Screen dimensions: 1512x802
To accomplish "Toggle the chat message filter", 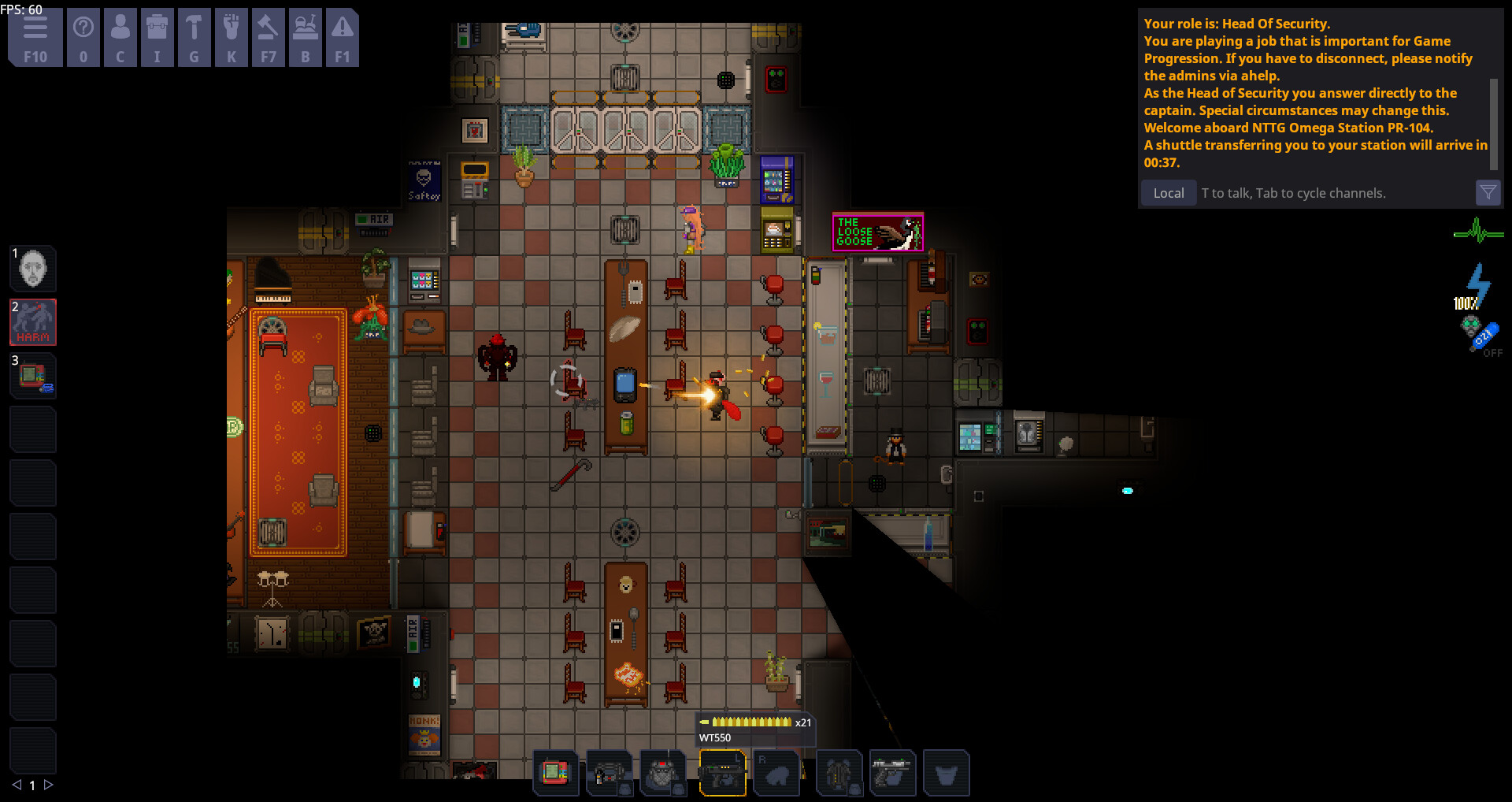I will 1488,192.
